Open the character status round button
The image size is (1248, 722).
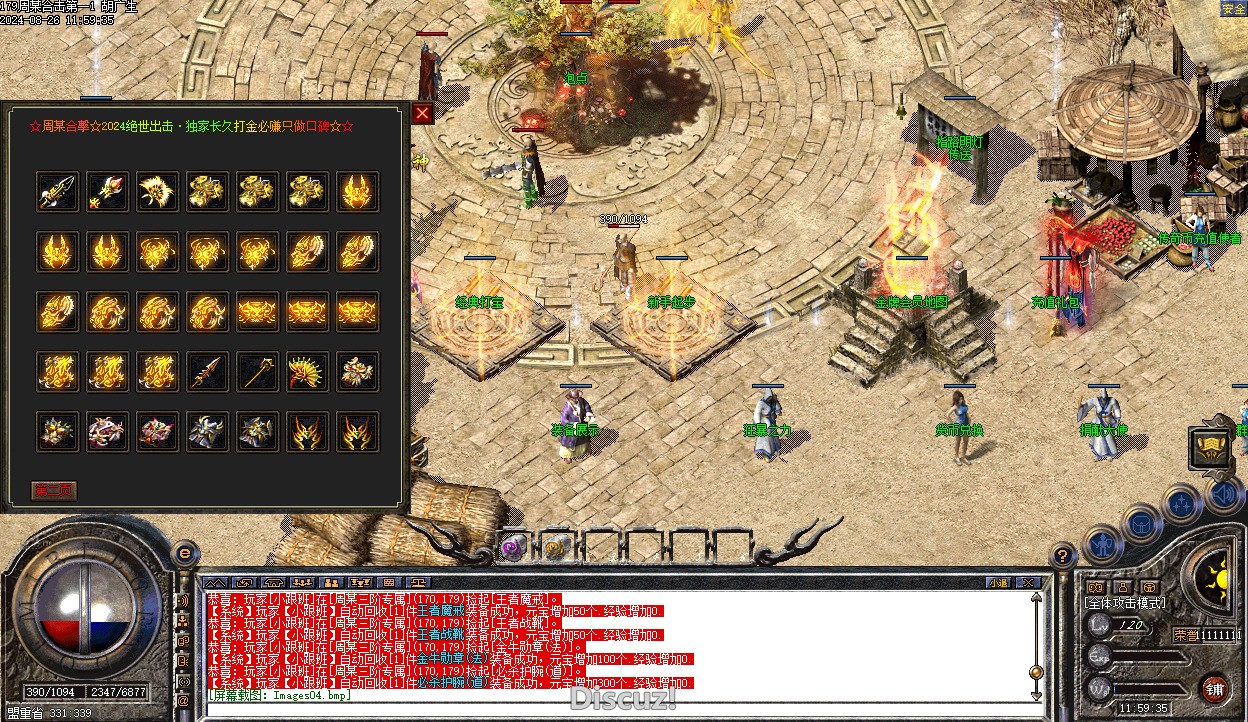[1101, 545]
